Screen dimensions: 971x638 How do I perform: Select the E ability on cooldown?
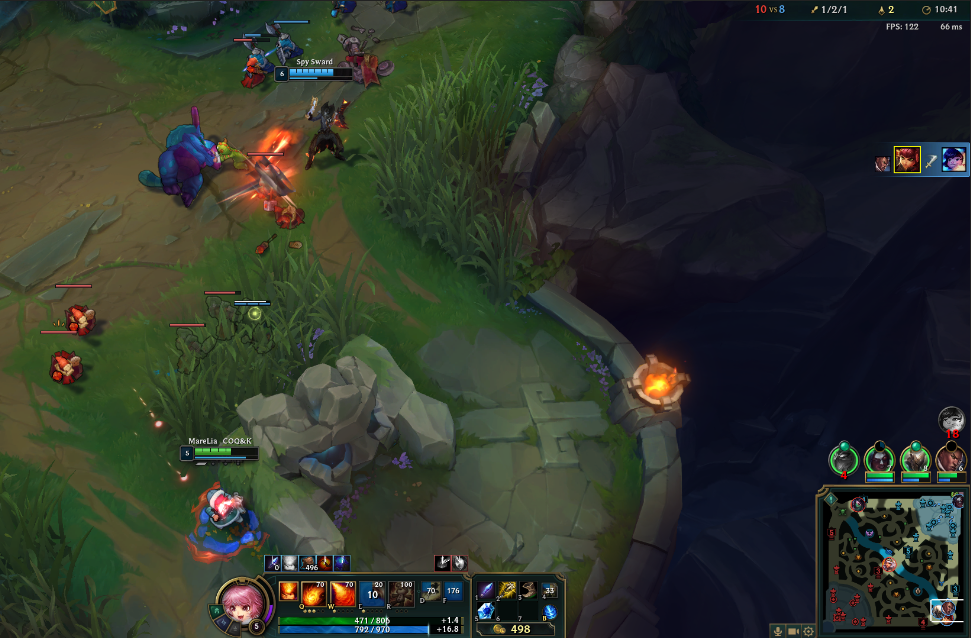coord(372,593)
